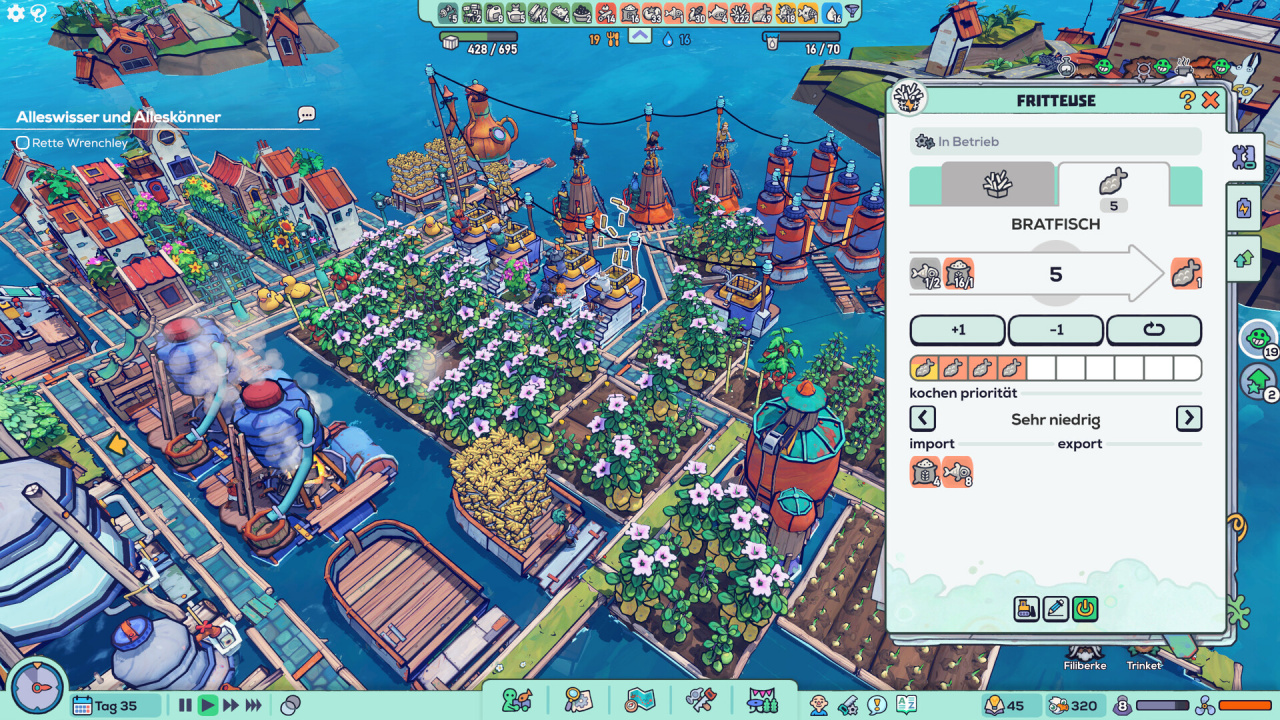Raise cooking priority with the right arrow
The width and height of the screenshot is (1280, 720).
(x=1188, y=418)
